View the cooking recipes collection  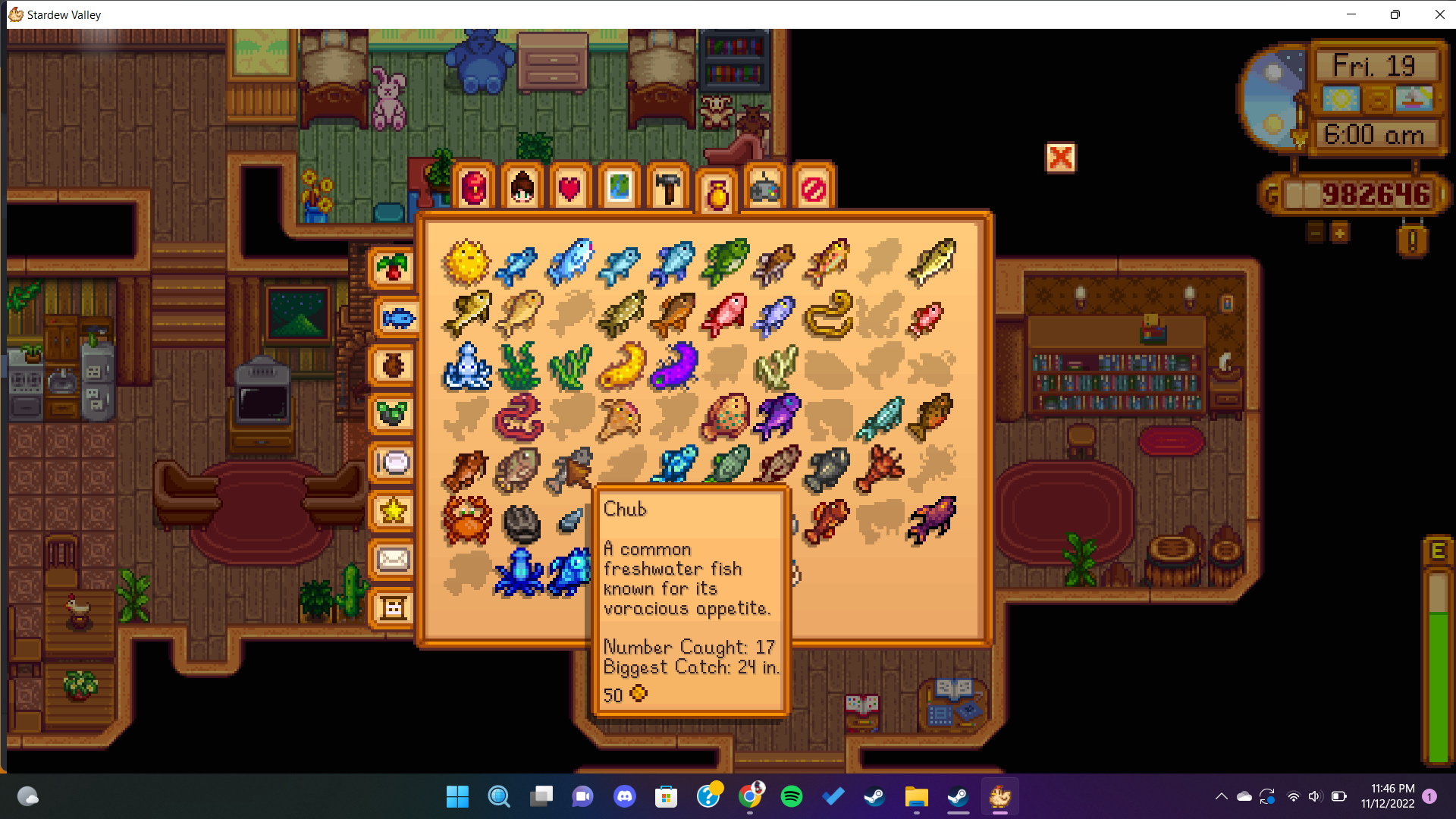click(393, 462)
